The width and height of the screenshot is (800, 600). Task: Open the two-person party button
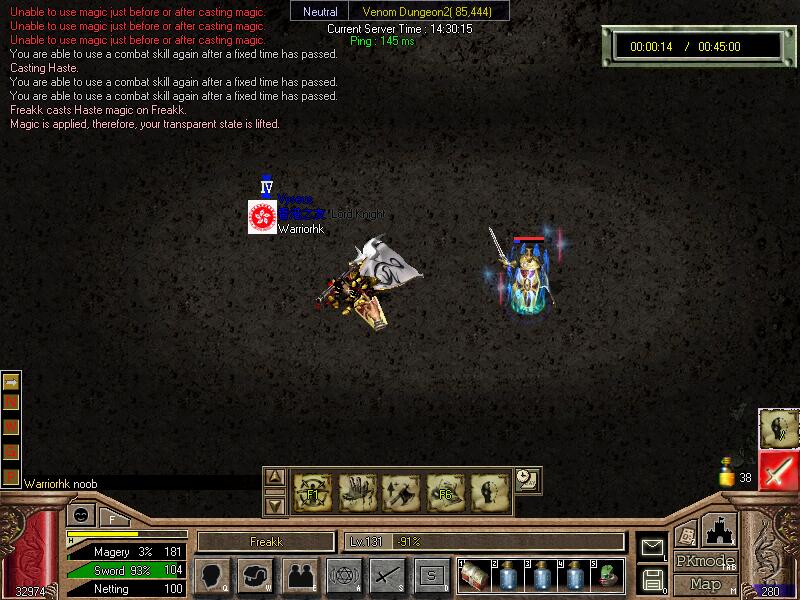click(x=299, y=575)
